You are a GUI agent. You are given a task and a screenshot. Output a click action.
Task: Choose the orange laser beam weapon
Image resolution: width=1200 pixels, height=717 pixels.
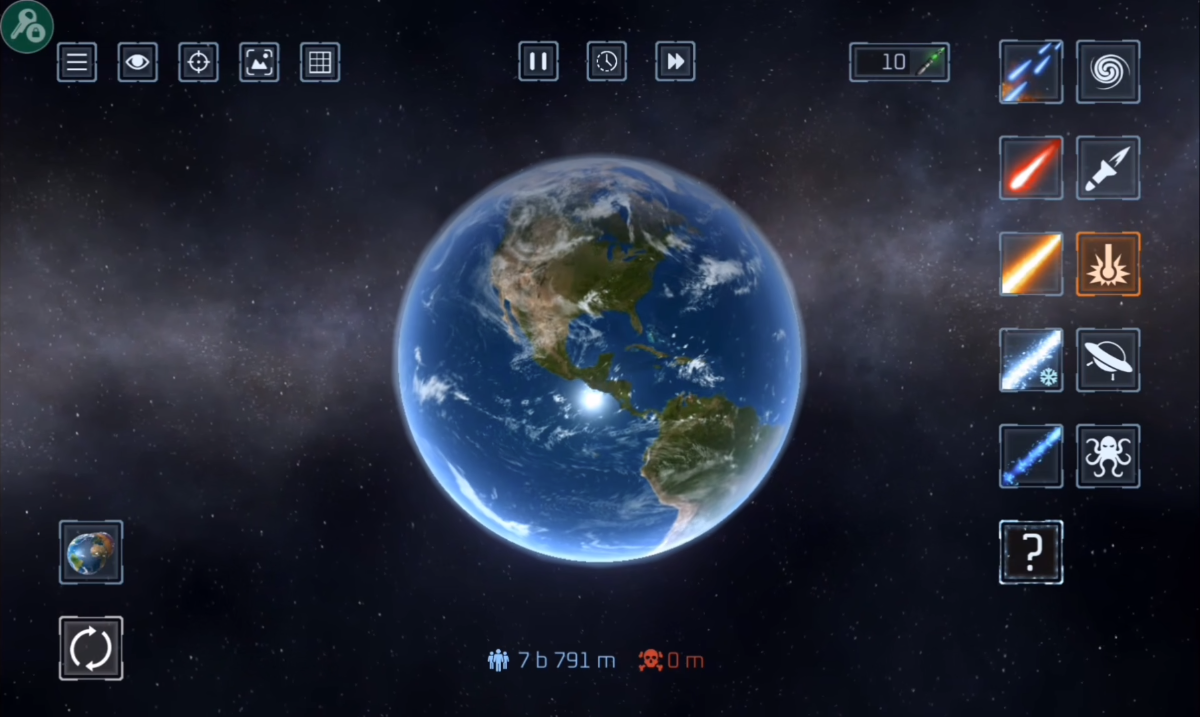coord(1031,264)
